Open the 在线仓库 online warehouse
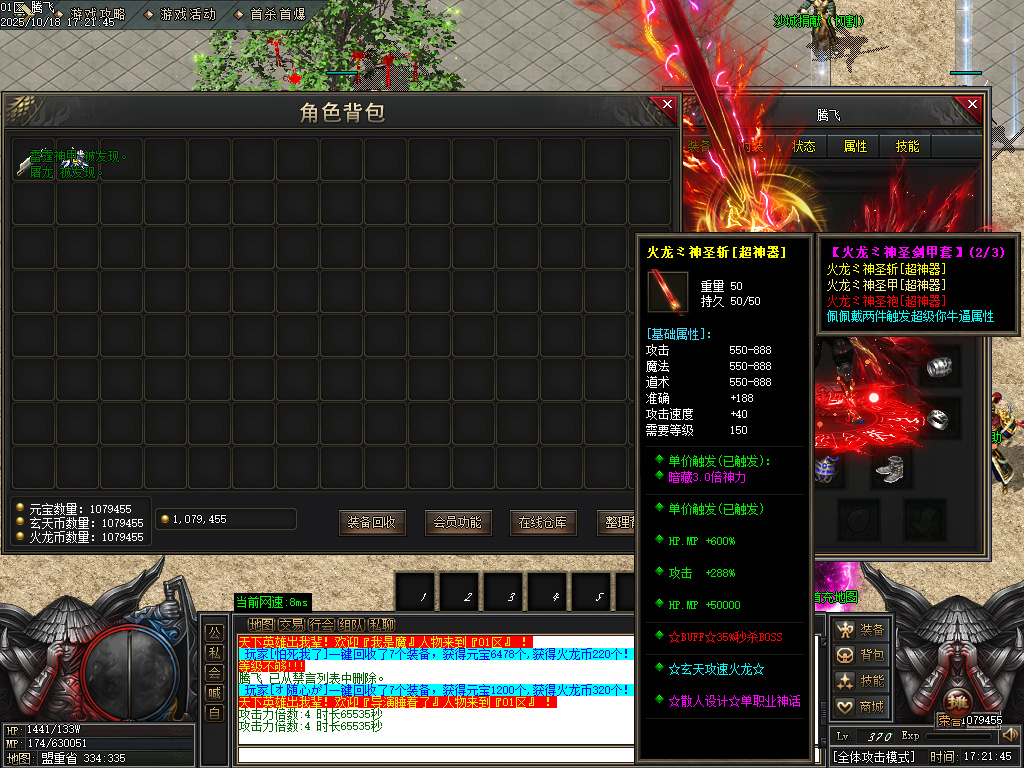Viewport: 1024px width, 768px height. [543, 522]
